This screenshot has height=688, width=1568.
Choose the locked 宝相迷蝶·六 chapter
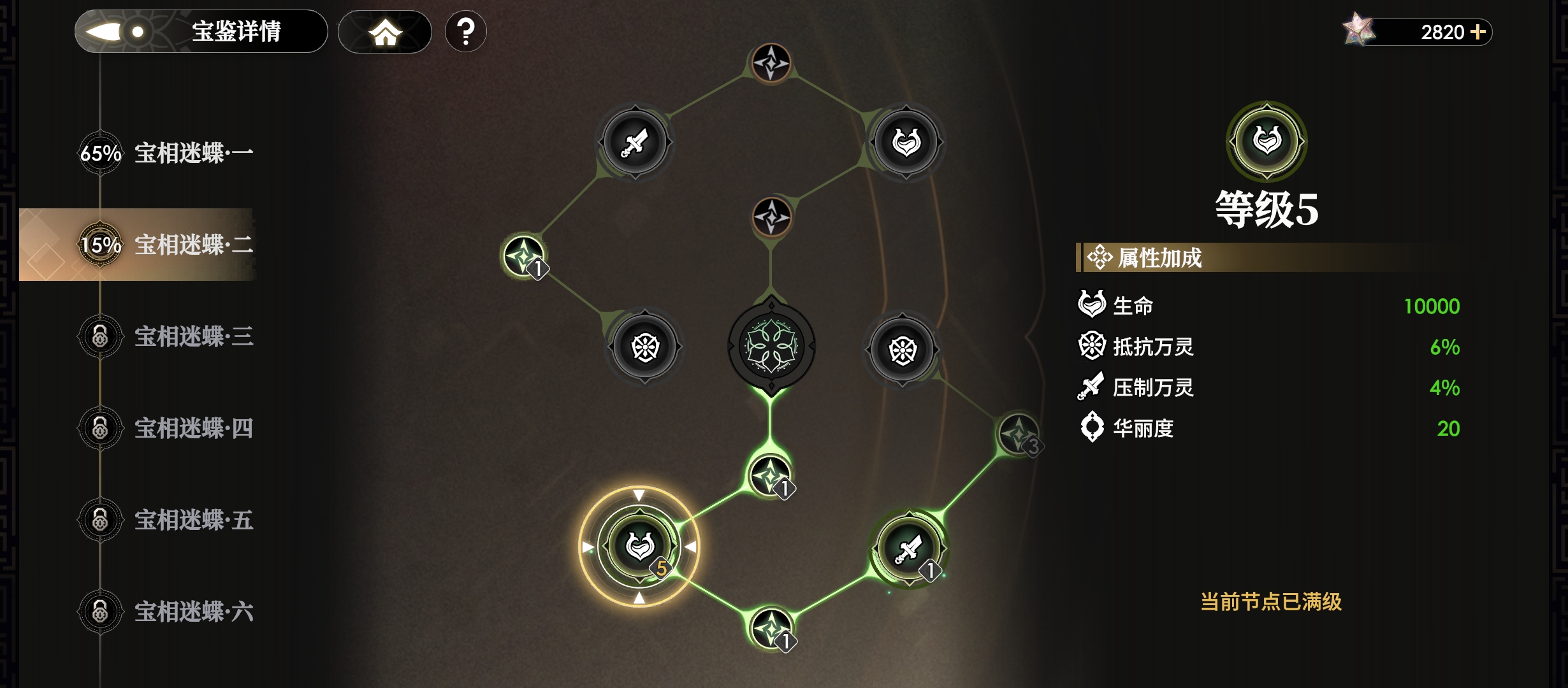click(x=166, y=612)
